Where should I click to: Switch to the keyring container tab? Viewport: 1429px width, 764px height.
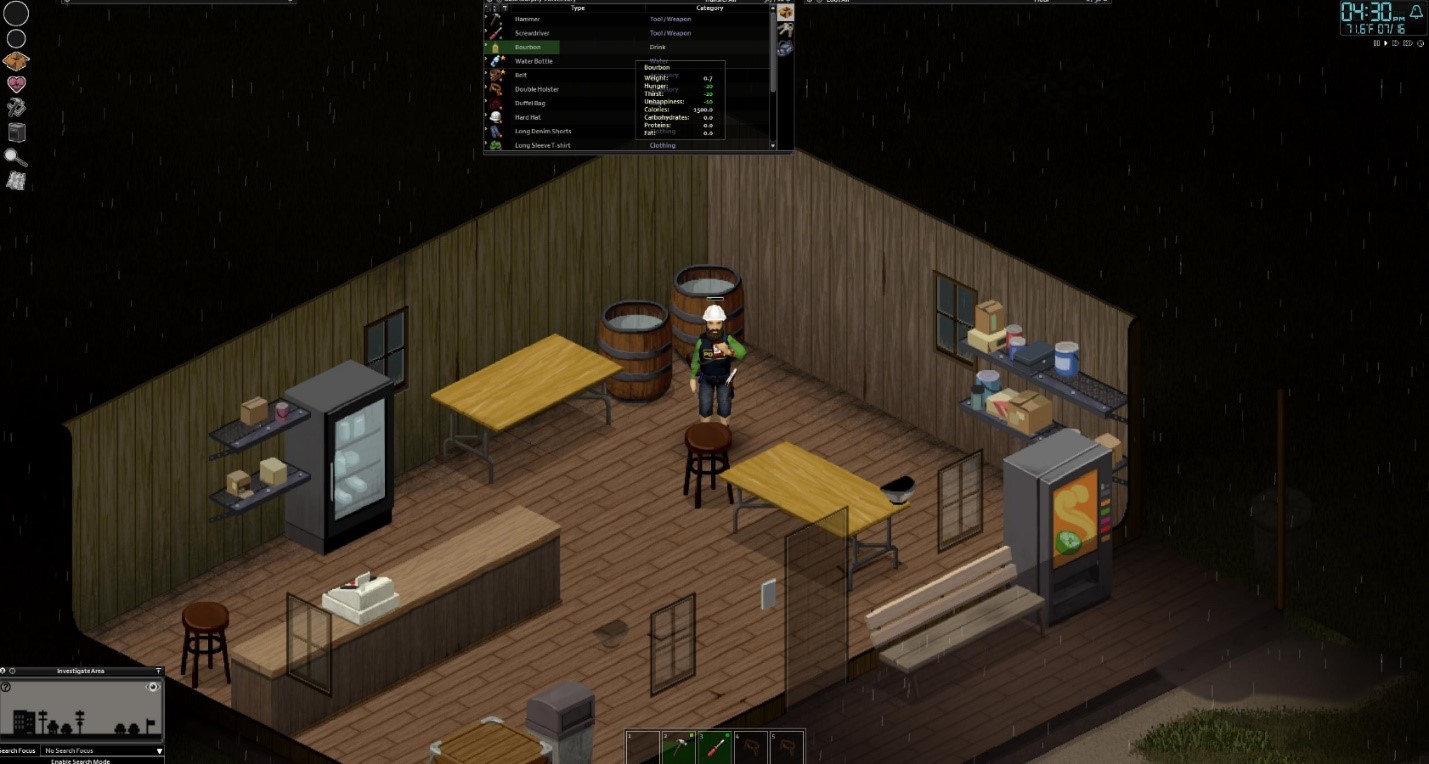786,28
